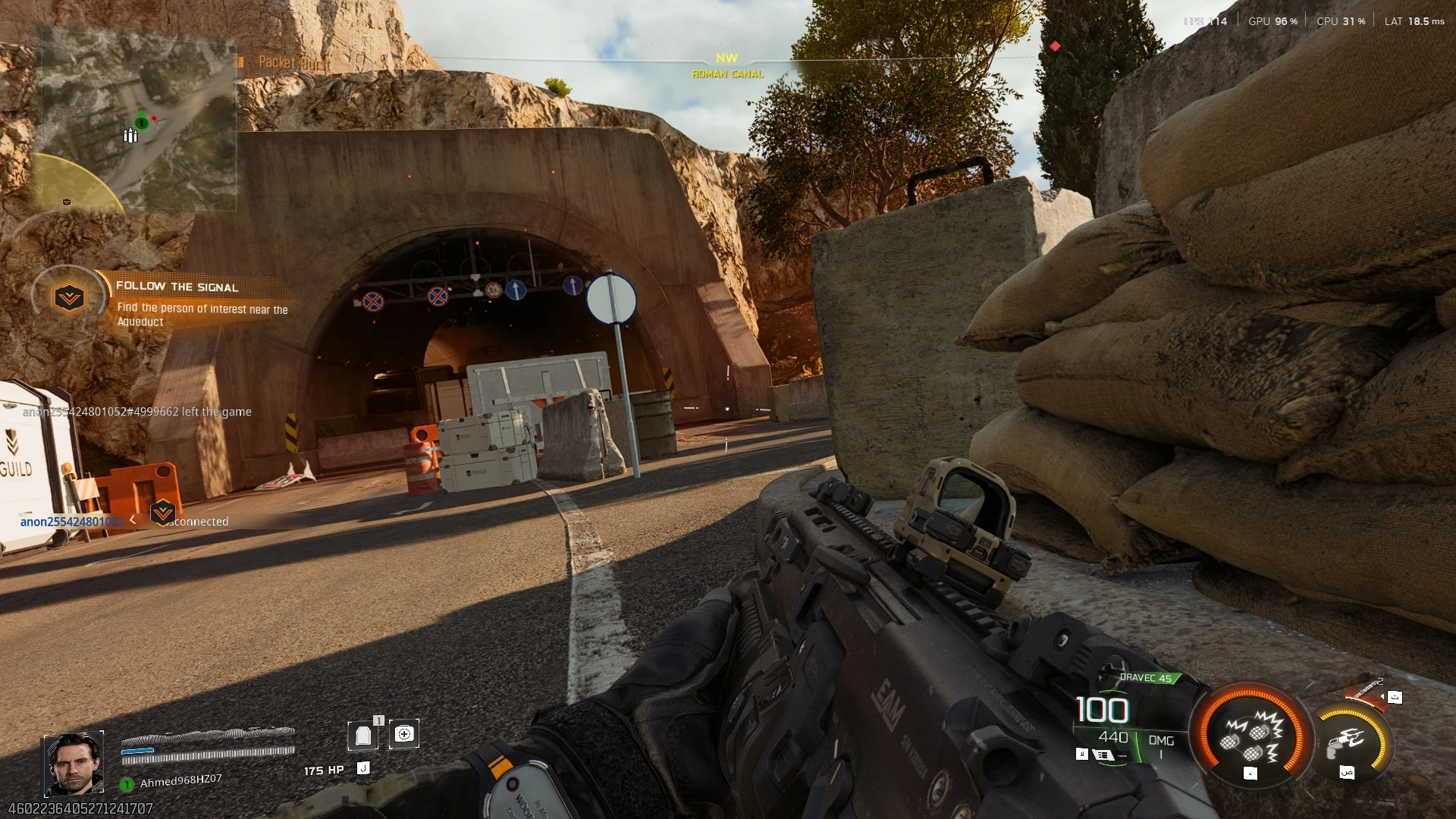Click the left arrow beside the disconnected message
1456x819 pixels.
(x=133, y=521)
